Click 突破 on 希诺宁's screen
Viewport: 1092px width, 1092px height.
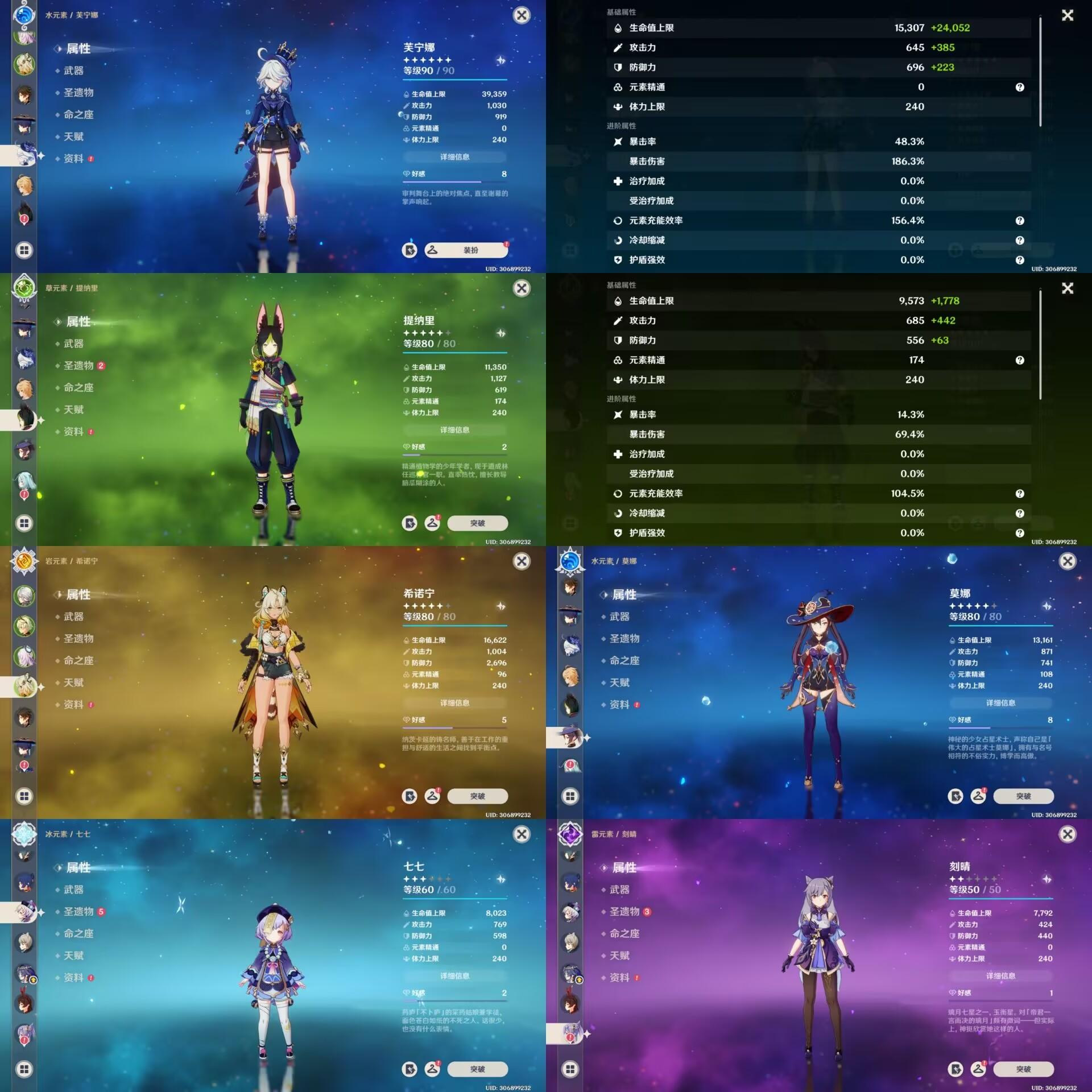click(477, 796)
